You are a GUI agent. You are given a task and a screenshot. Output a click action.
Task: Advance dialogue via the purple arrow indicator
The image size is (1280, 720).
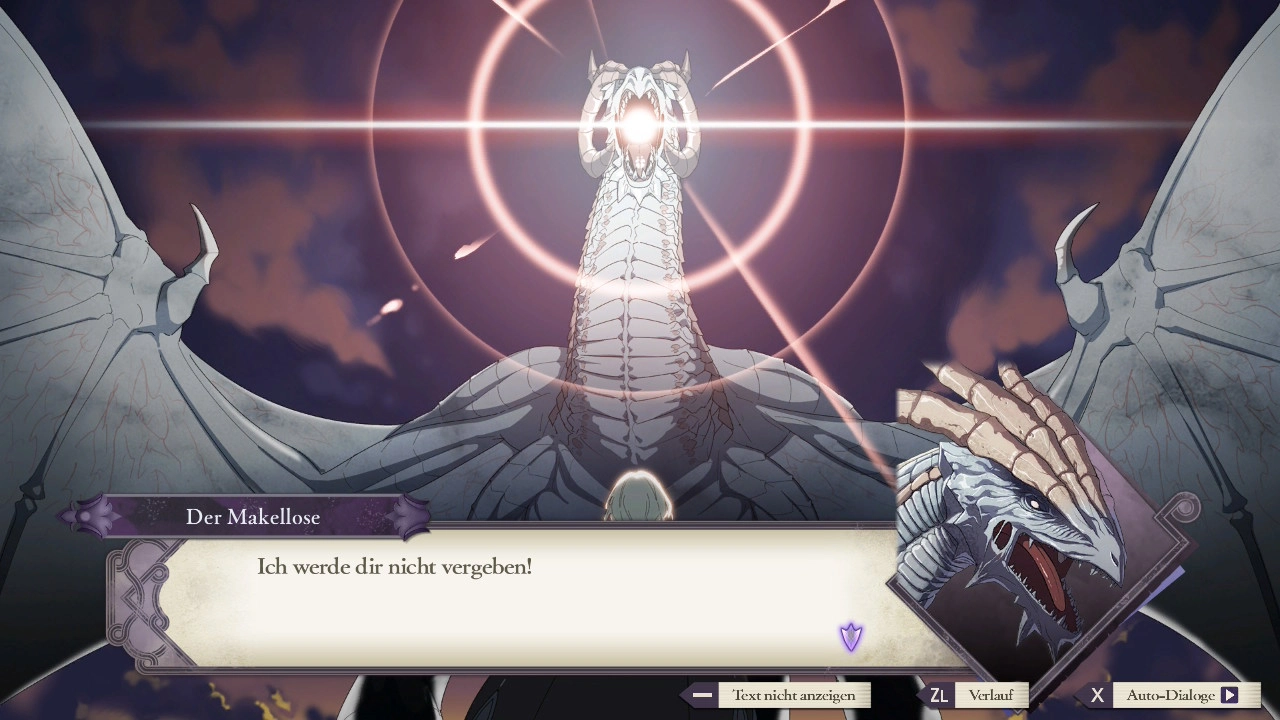(850, 636)
